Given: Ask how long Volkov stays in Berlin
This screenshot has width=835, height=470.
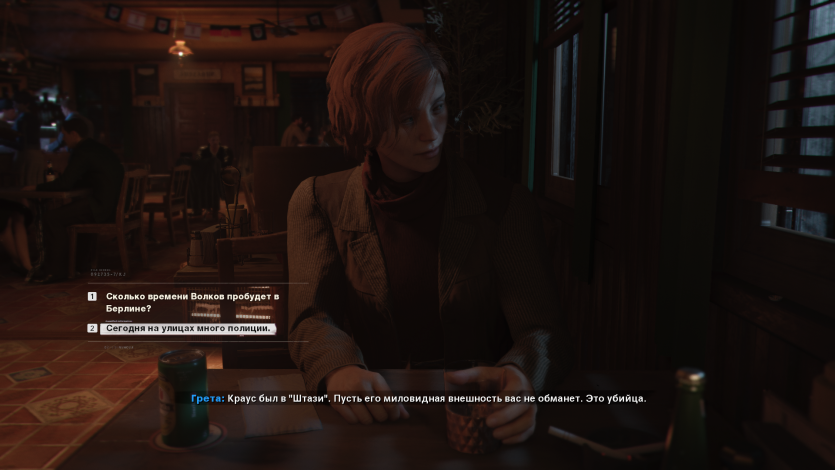Looking at the screenshot, I should [192, 302].
